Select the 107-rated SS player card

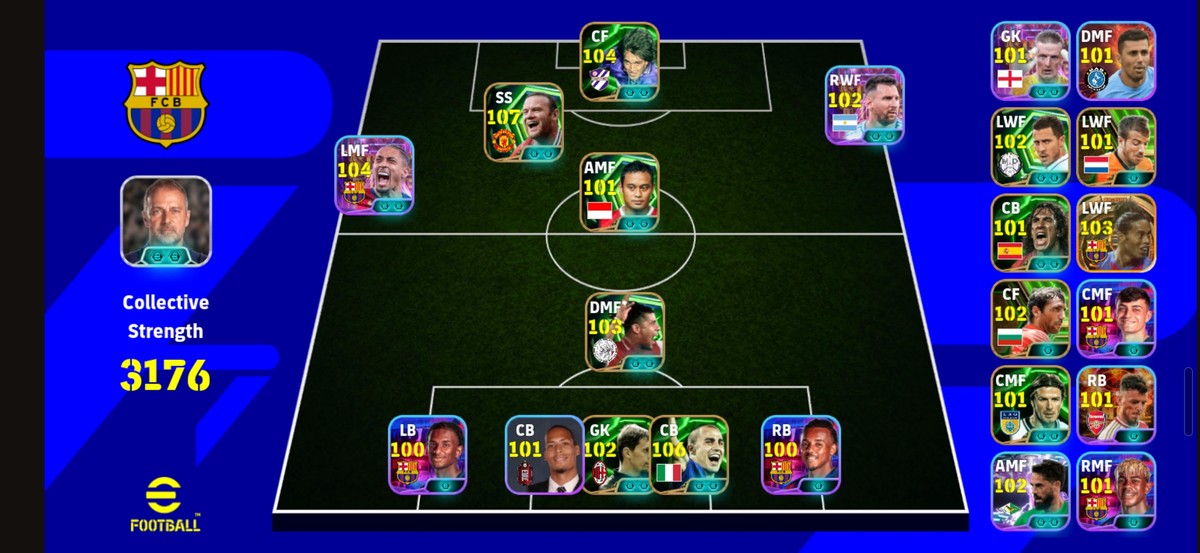tap(524, 122)
